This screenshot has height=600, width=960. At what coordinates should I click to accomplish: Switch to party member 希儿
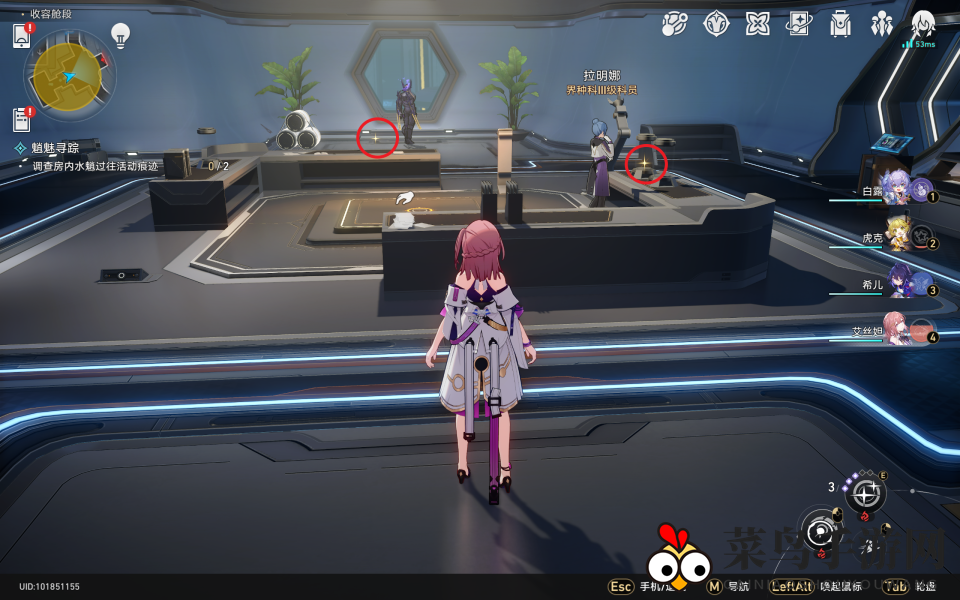(x=907, y=282)
